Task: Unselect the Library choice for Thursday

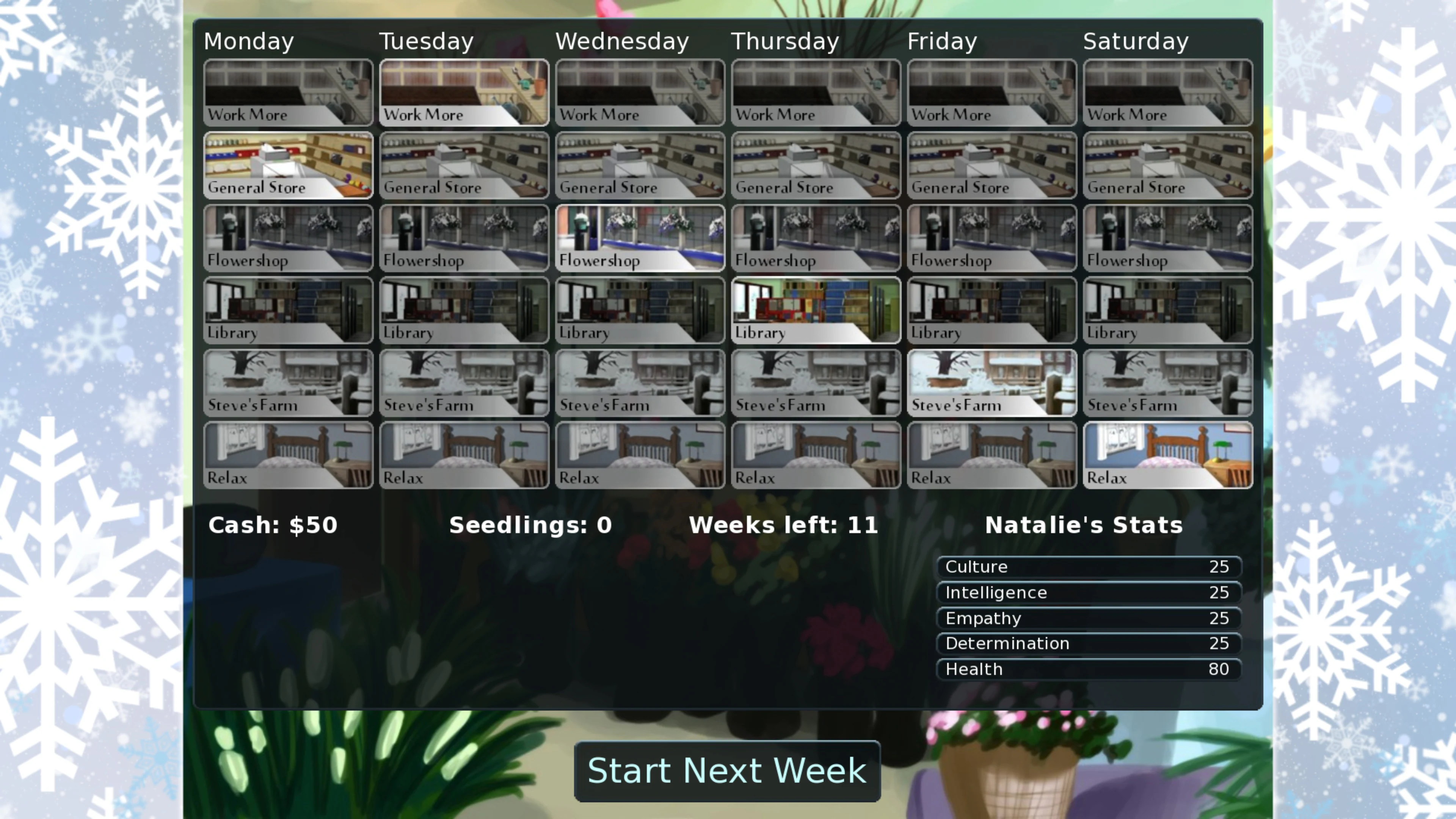Action: [816, 310]
